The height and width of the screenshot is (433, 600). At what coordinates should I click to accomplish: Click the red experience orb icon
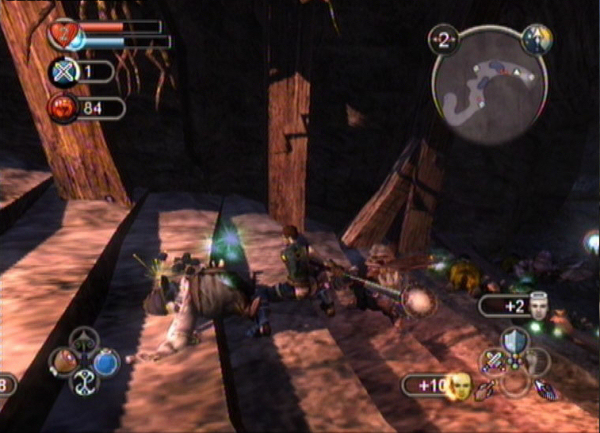[x=62, y=107]
